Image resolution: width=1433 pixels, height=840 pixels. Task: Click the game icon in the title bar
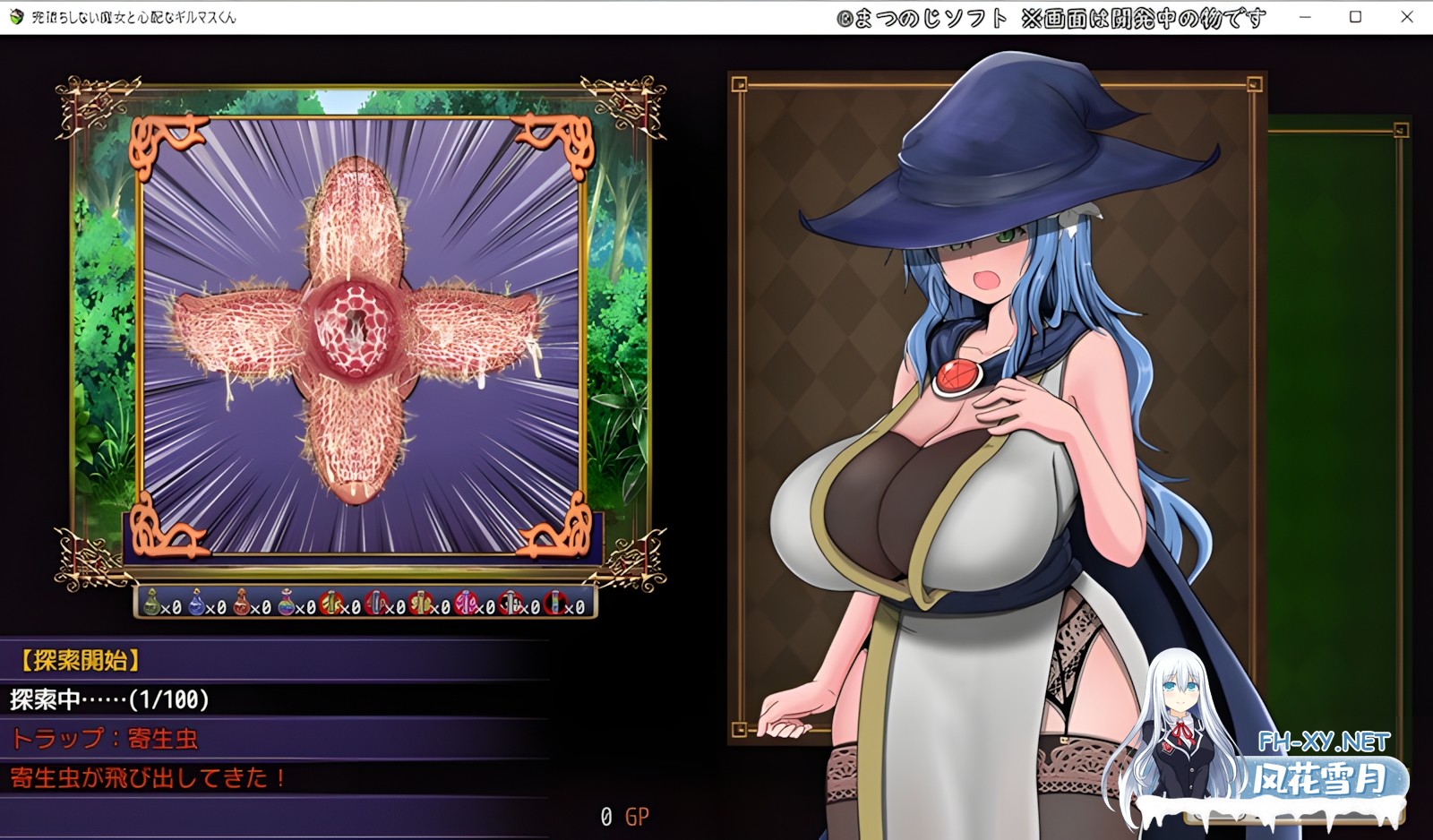click(18, 15)
